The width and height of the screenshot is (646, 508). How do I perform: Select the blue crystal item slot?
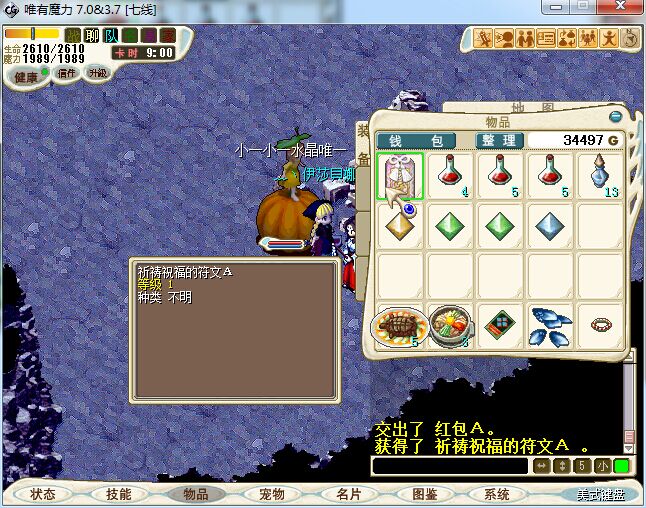(551, 226)
